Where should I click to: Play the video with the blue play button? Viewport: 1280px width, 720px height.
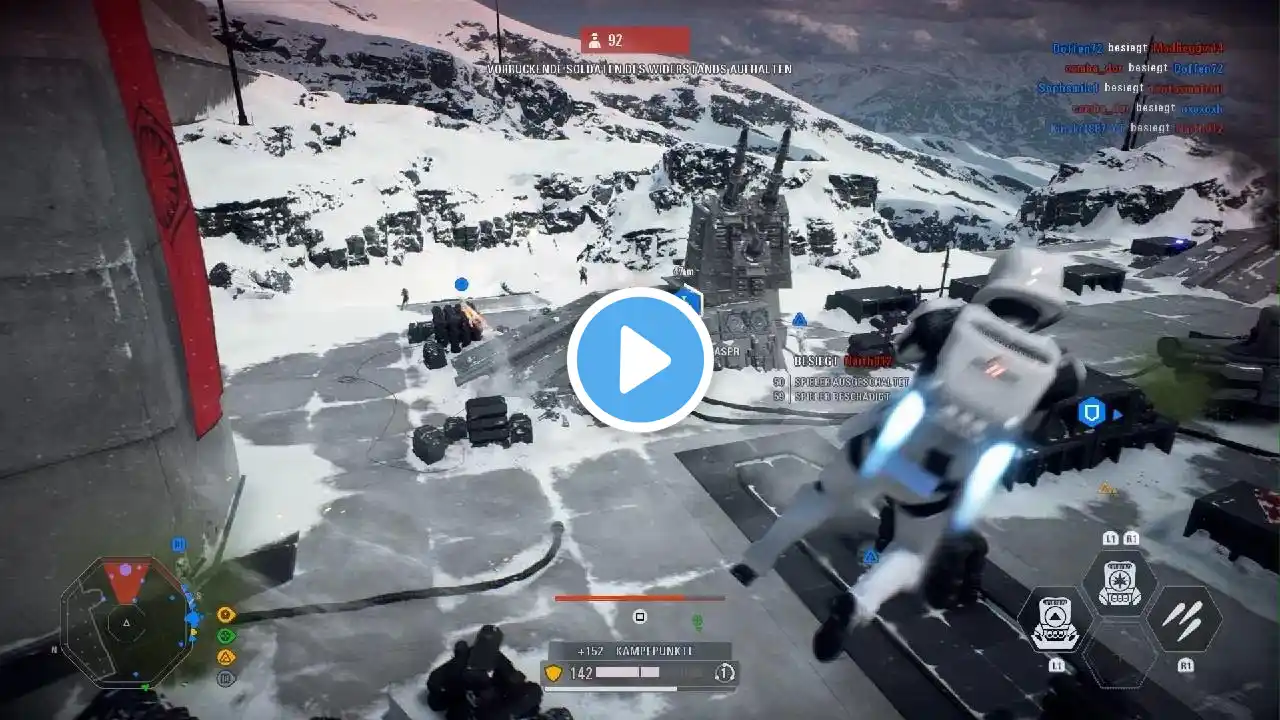tap(640, 360)
